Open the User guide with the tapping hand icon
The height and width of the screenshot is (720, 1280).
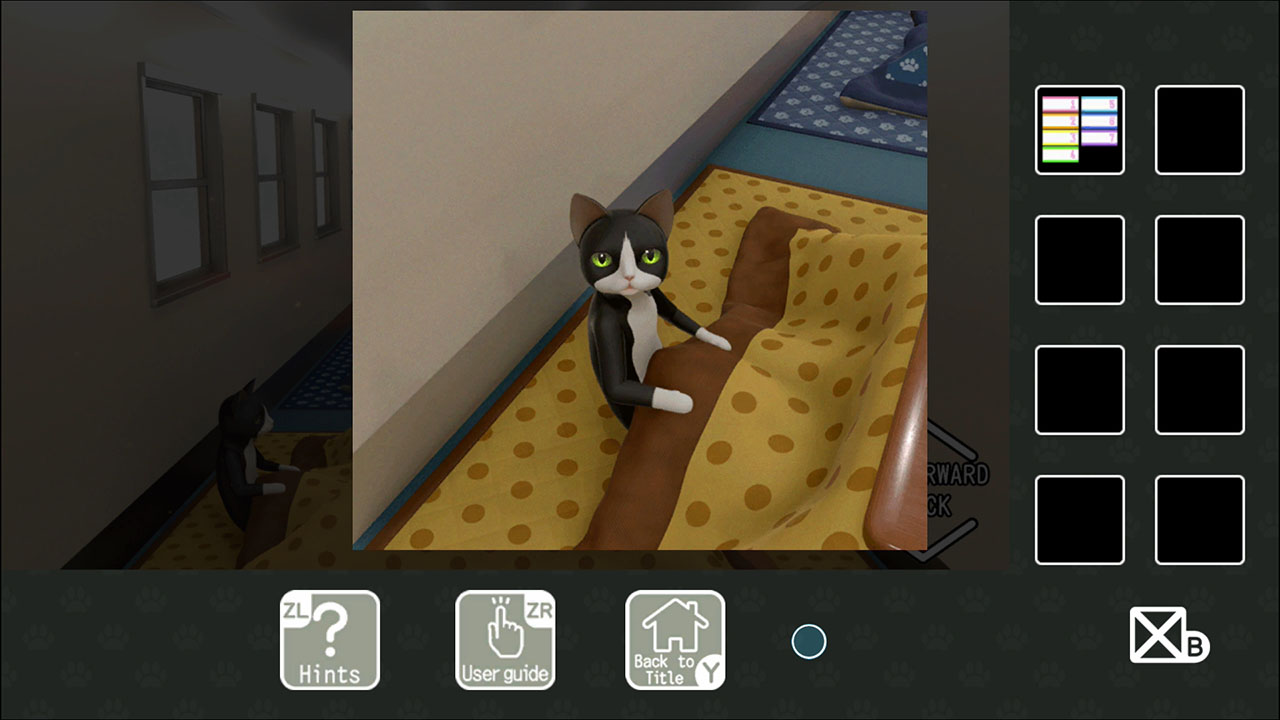(505, 640)
